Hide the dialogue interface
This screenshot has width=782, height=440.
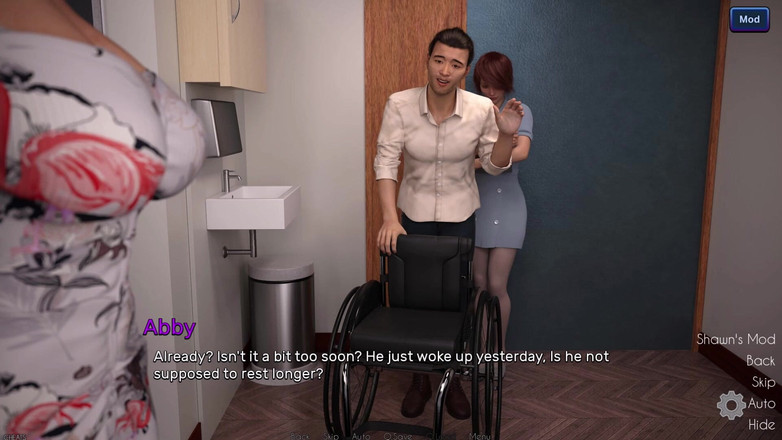pyautogui.click(x=761, y=425)
